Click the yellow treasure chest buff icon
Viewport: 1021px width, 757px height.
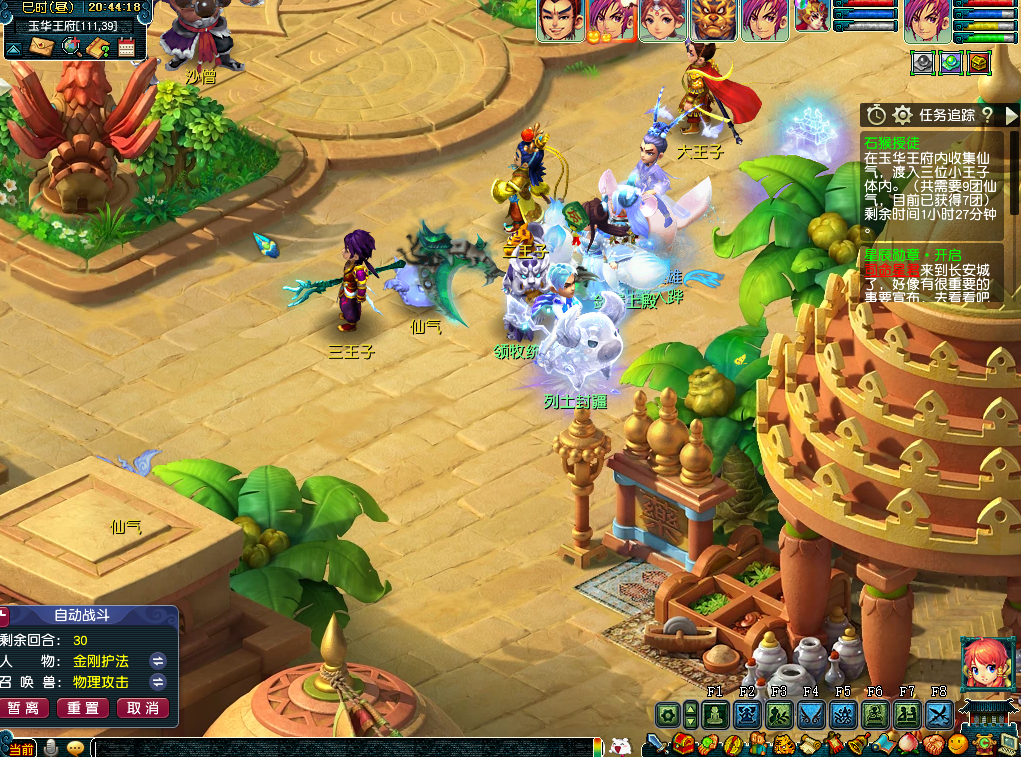(979, 63)
